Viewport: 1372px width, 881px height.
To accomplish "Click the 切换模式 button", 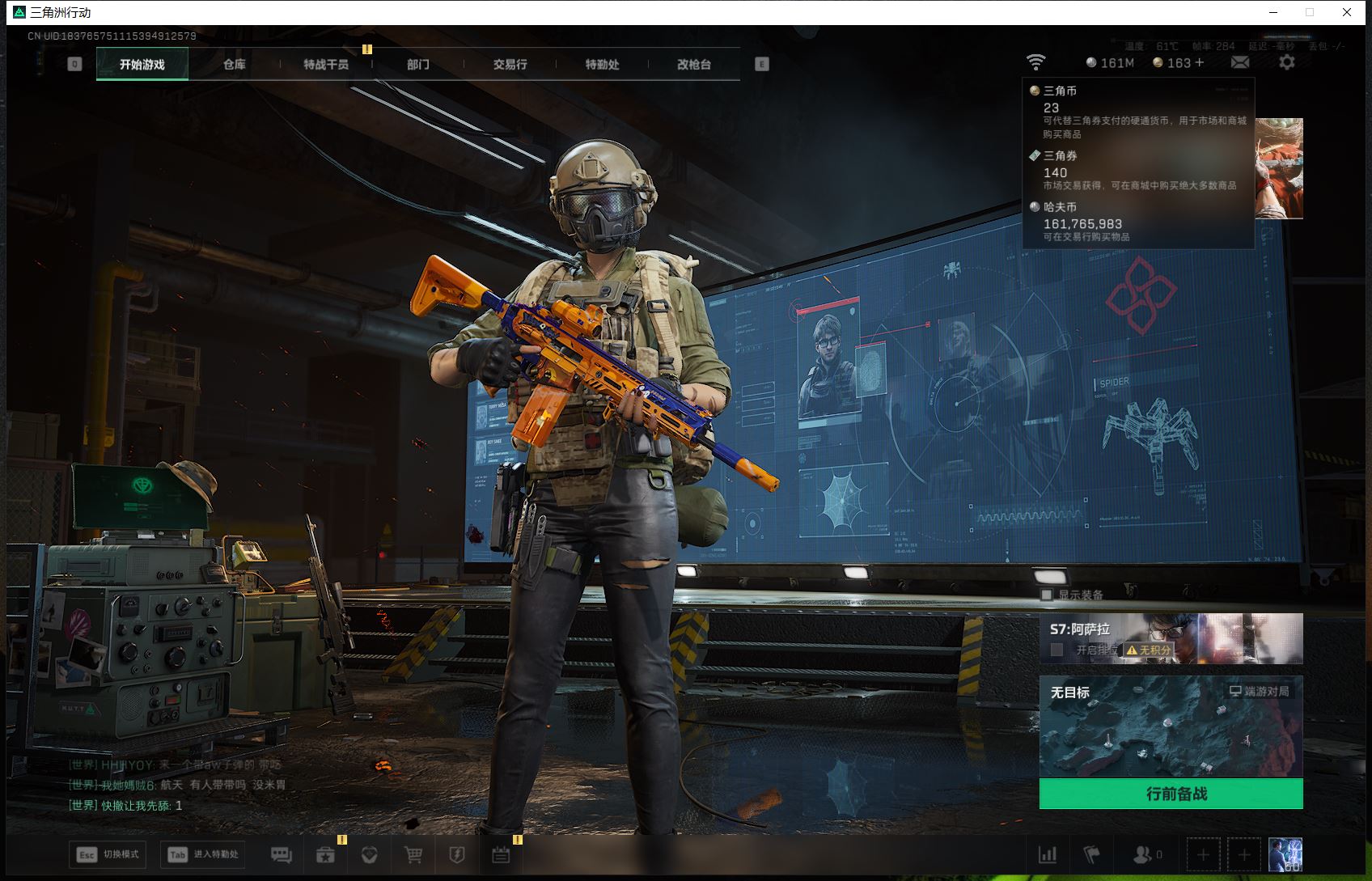I will (x=108, y=854).
